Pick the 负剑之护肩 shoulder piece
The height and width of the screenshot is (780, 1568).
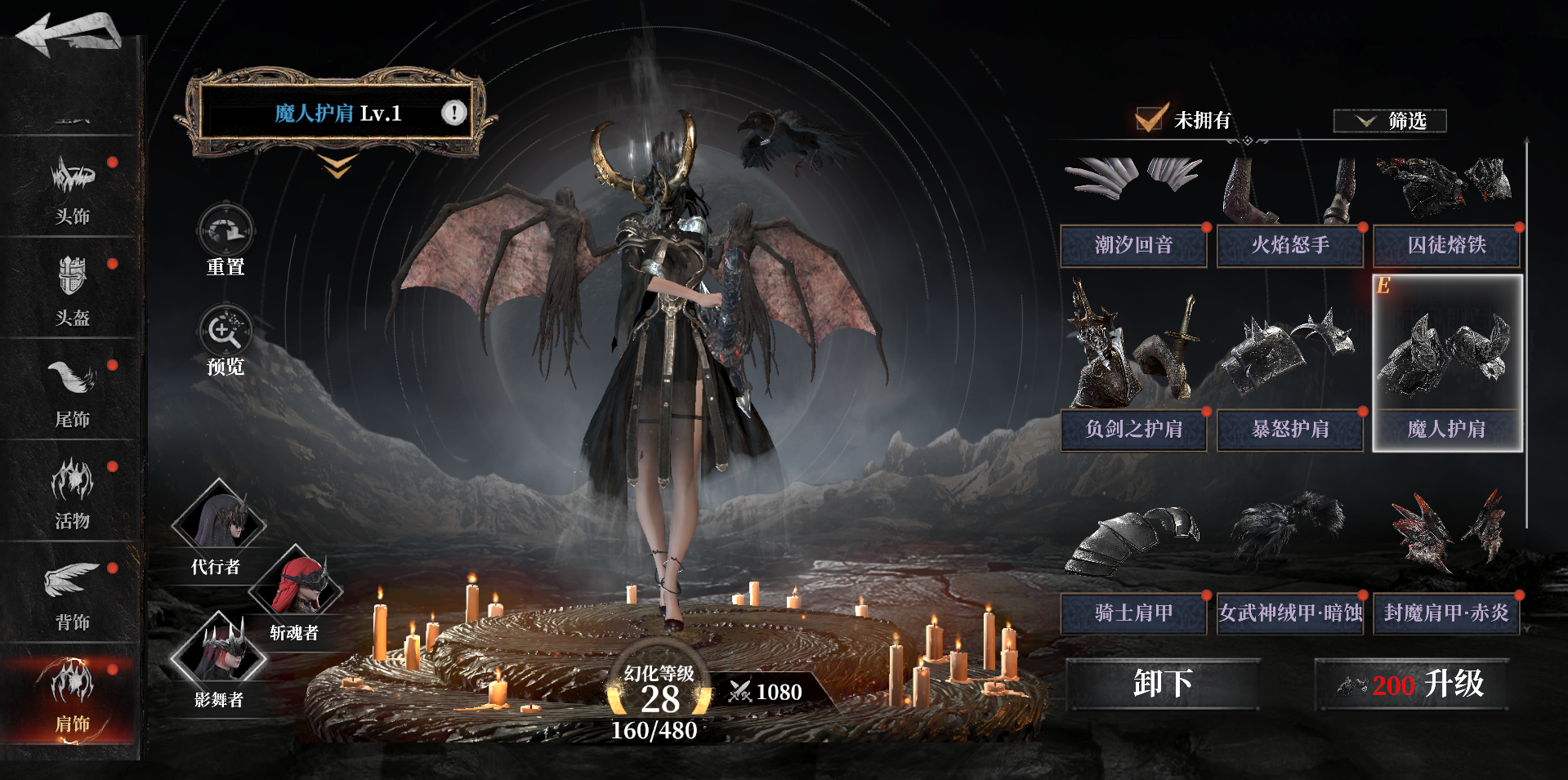click(x=1133, y=363)
